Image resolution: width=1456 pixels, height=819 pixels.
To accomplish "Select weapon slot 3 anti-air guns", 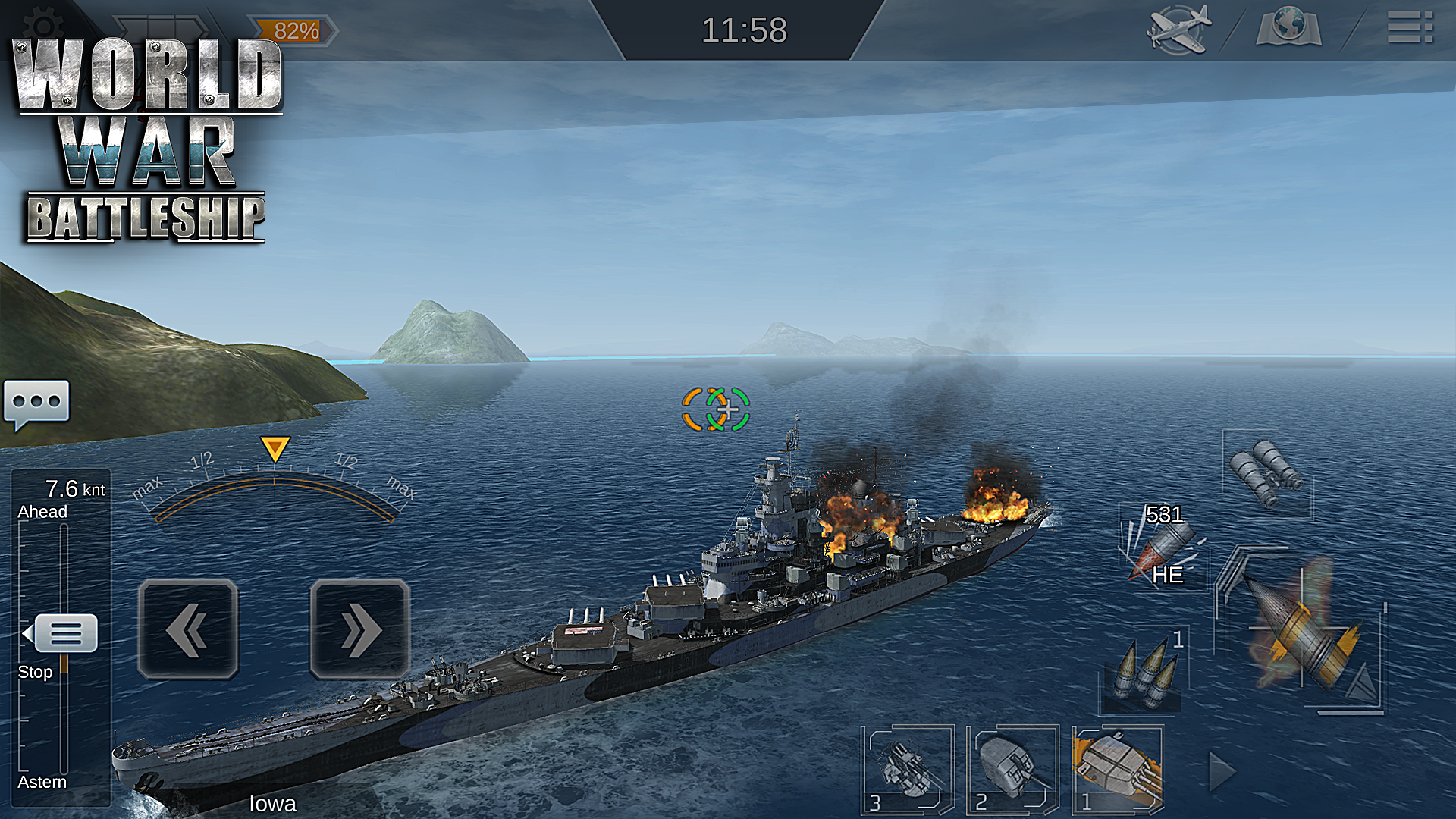I will point(906,770).
